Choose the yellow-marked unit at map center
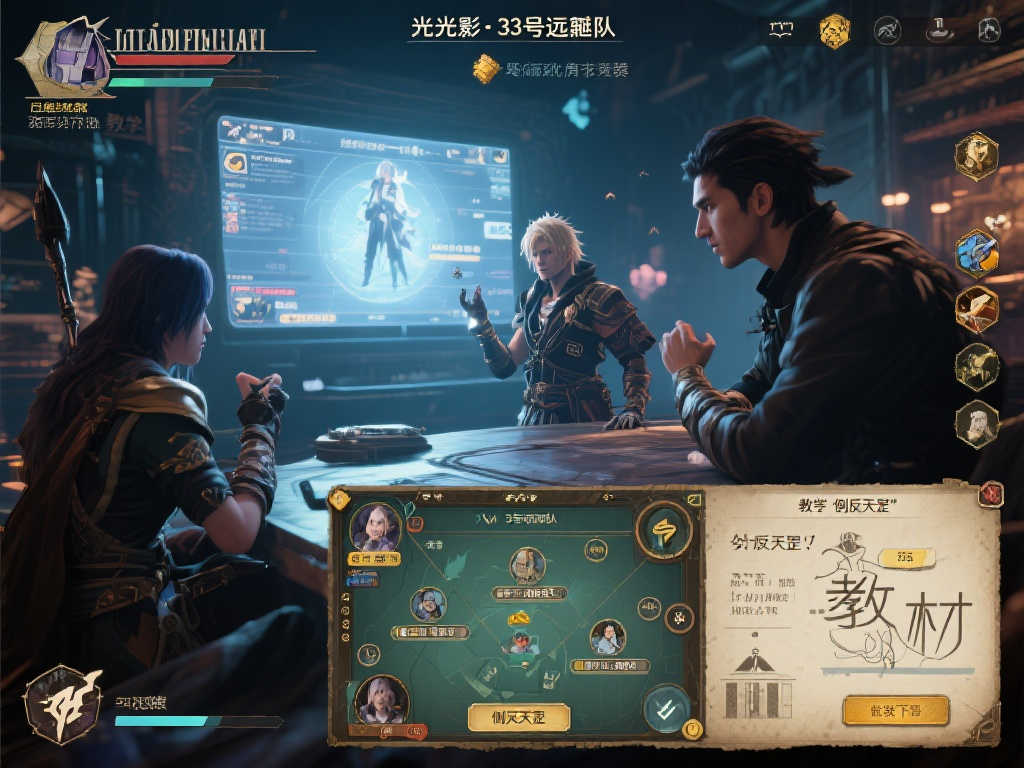The image size is (1024, 768). (518, 640)
